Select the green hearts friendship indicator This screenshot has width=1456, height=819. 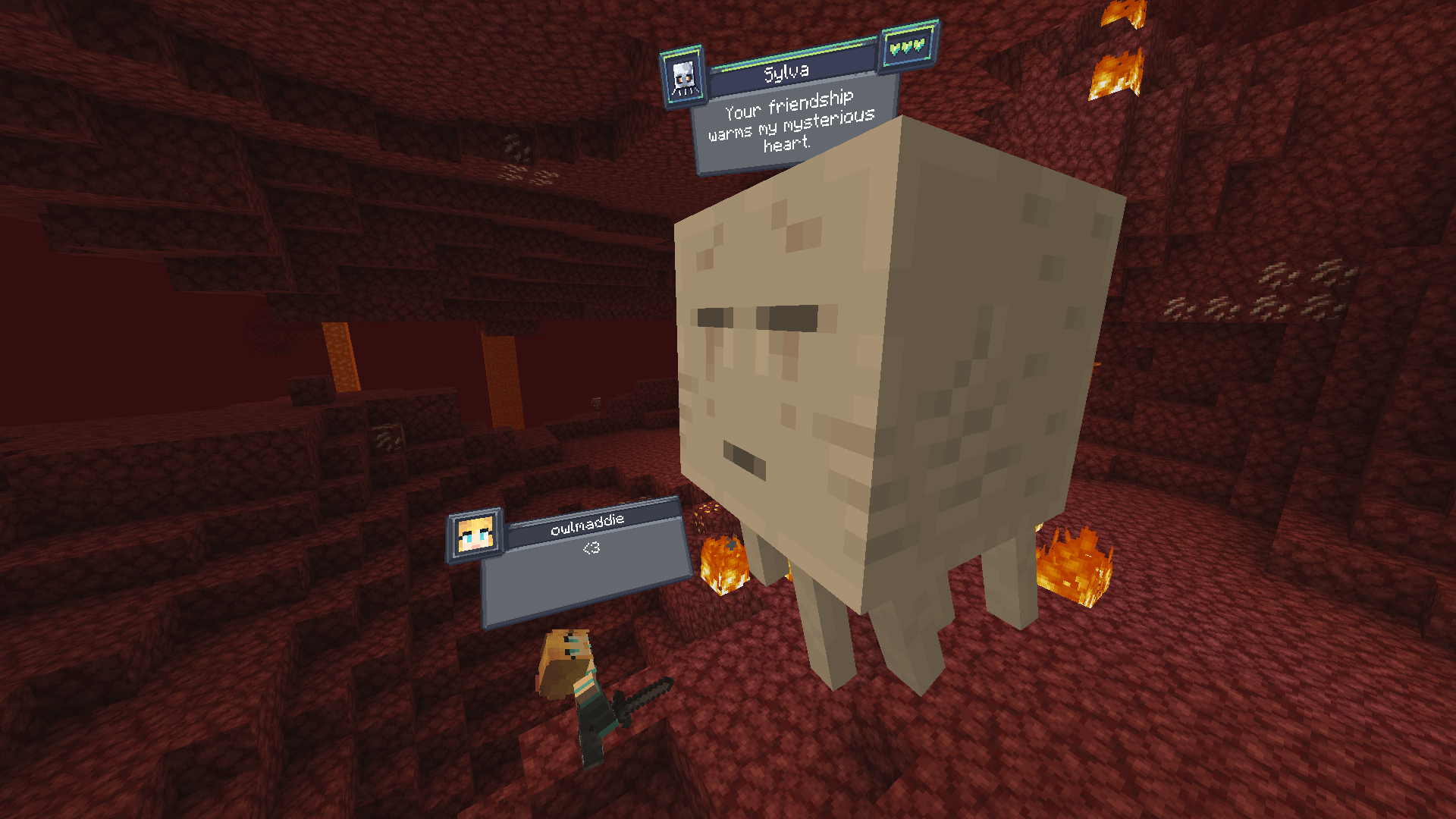[908, 47]
